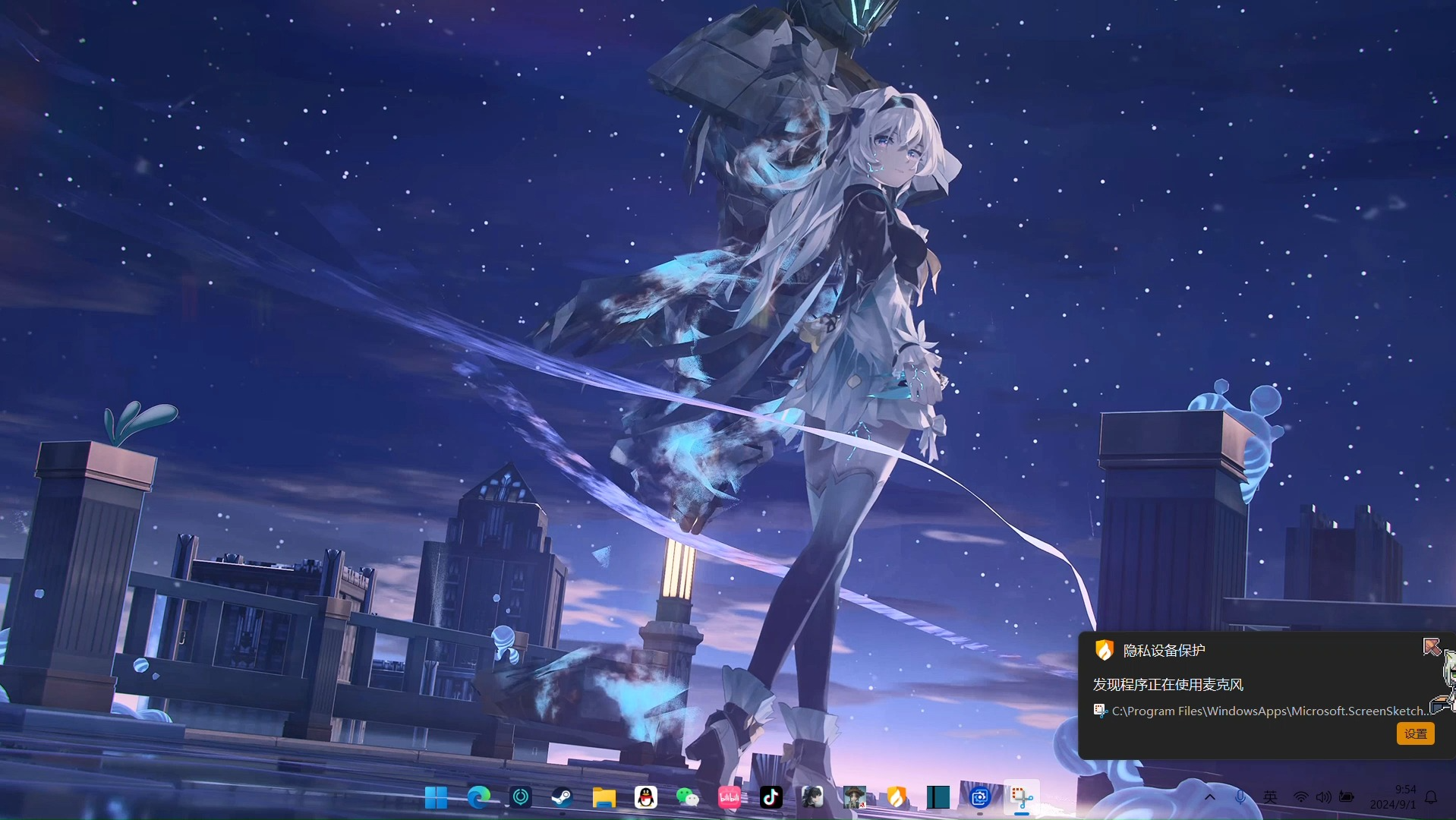Click the orange 设置 button in the privacy notification
1456x820 pixels.
tap(1415, 733)
